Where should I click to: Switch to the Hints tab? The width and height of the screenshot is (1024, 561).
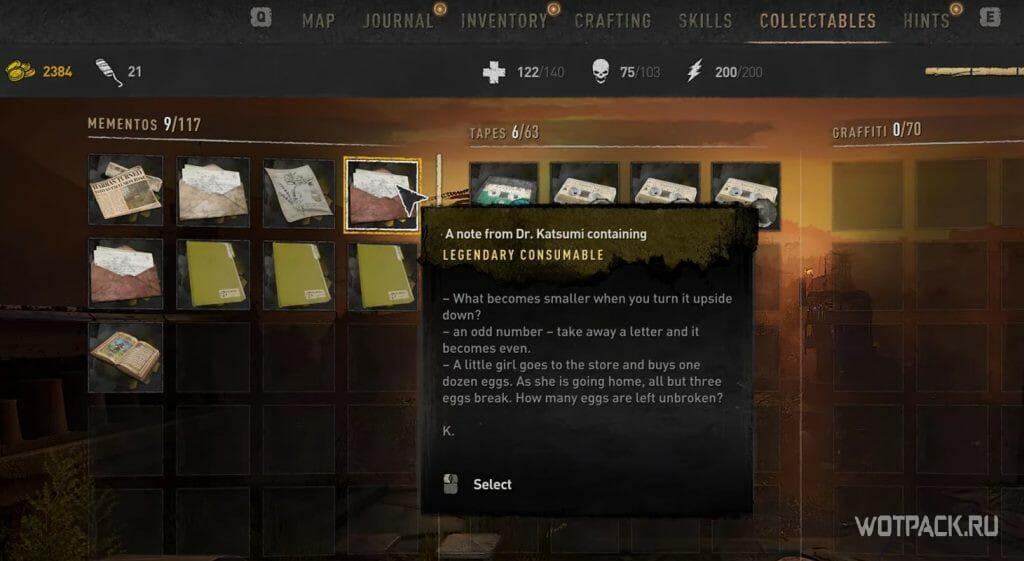[926, 20]
